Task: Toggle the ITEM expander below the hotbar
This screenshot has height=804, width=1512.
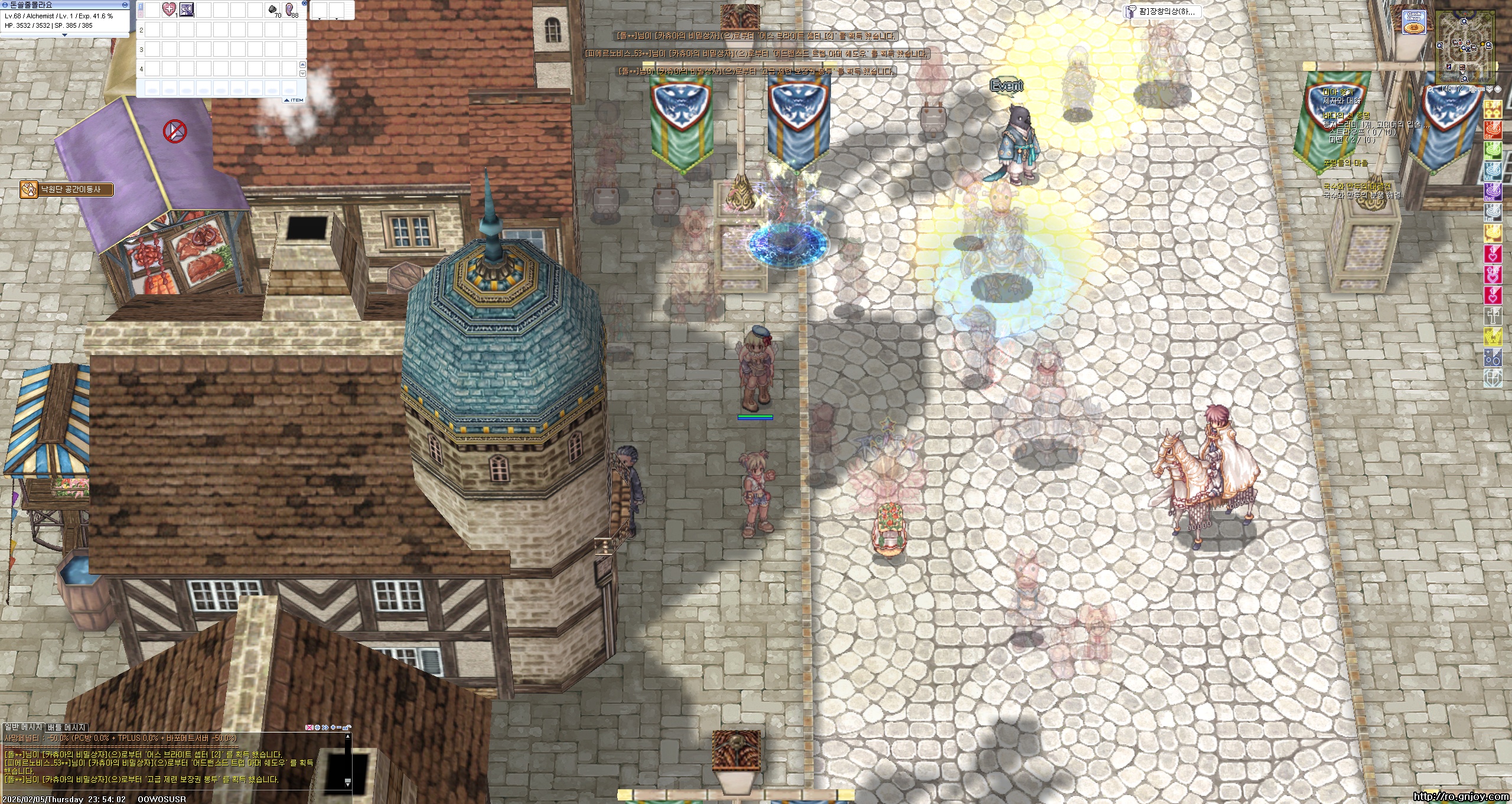Action: (x=294, y=100)
